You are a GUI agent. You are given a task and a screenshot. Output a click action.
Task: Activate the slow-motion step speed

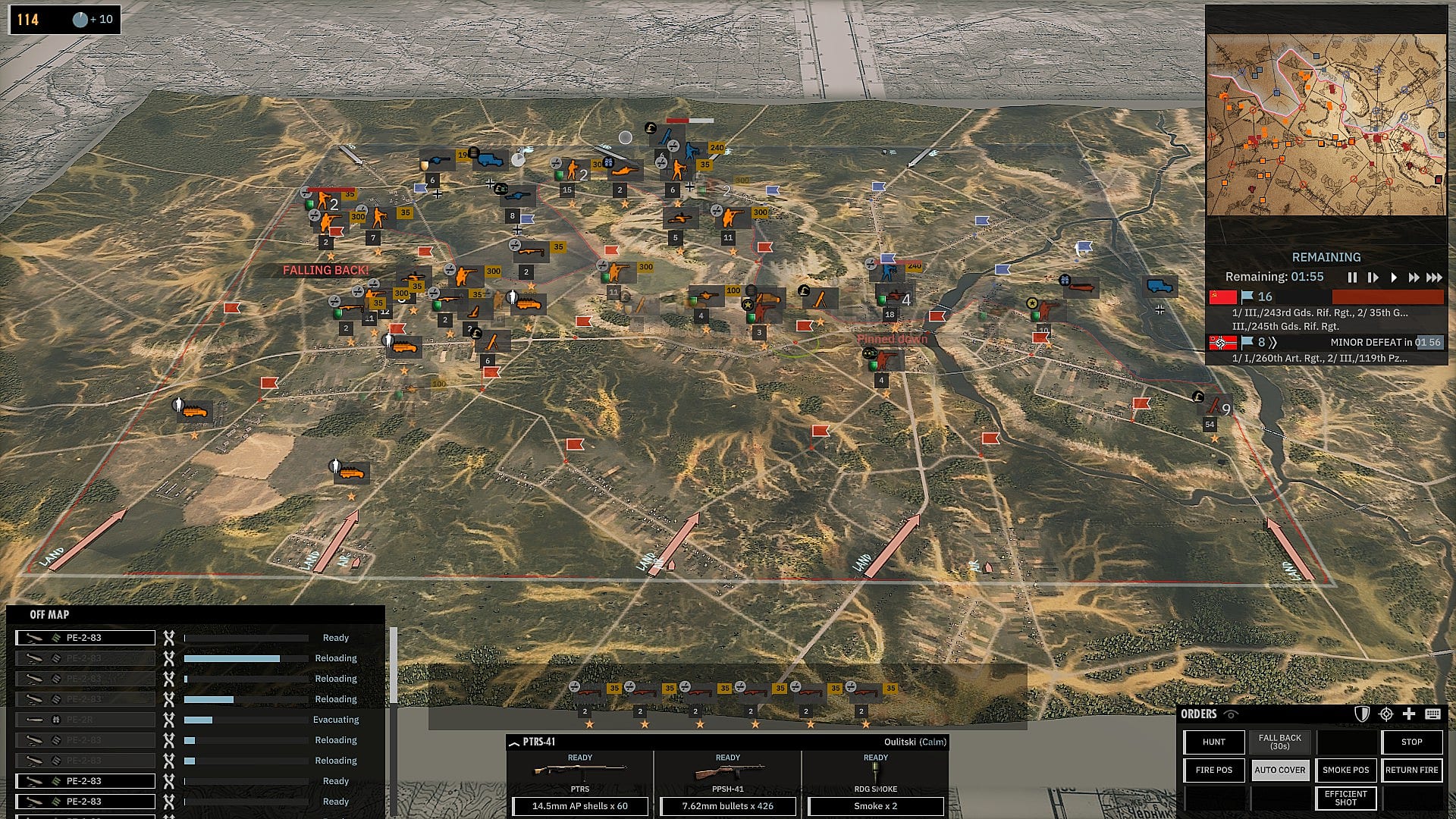pos(1373,278)
